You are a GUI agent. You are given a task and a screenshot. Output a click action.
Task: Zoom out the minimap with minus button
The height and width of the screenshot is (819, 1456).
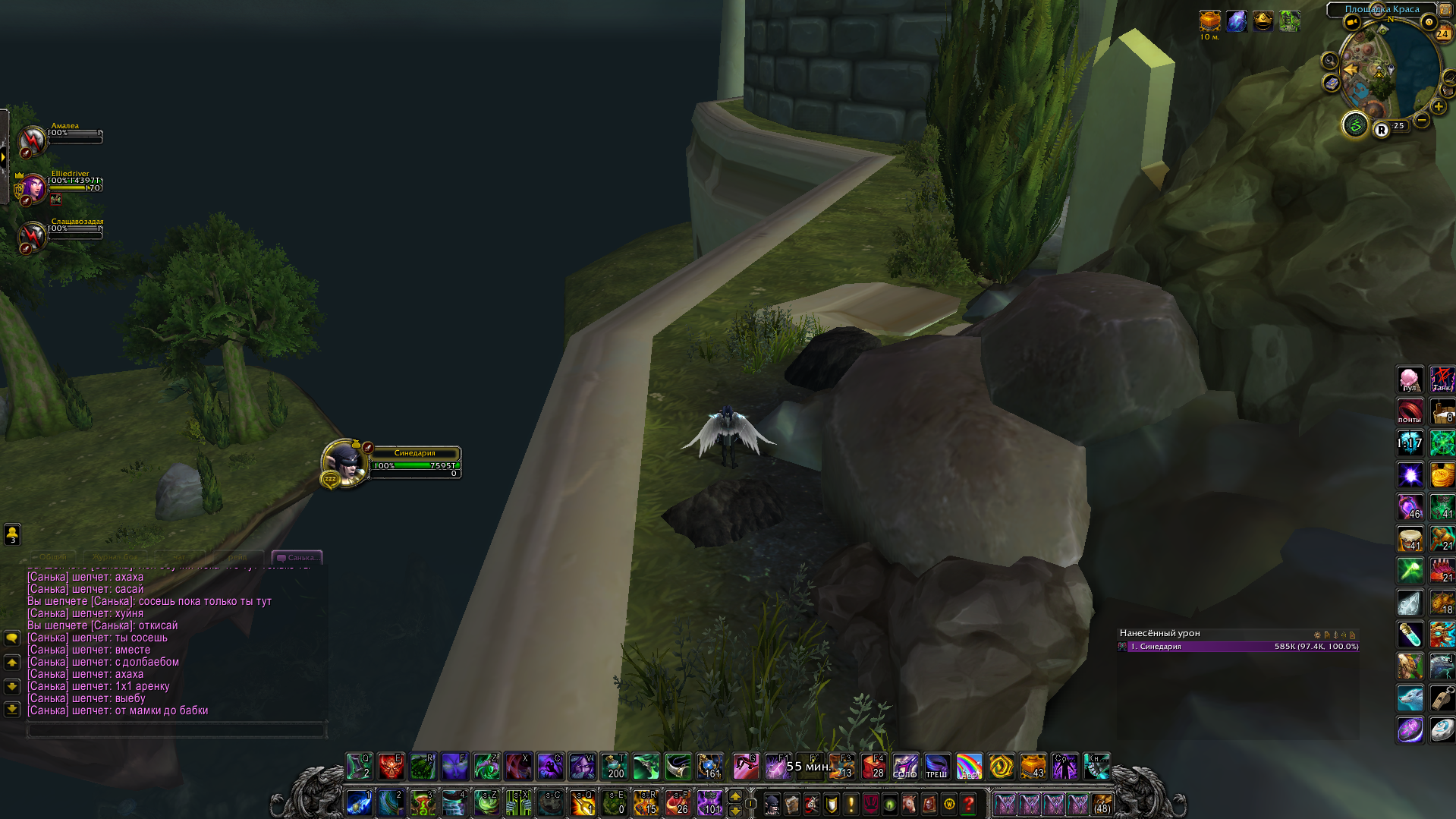(x=1422, y=120)
